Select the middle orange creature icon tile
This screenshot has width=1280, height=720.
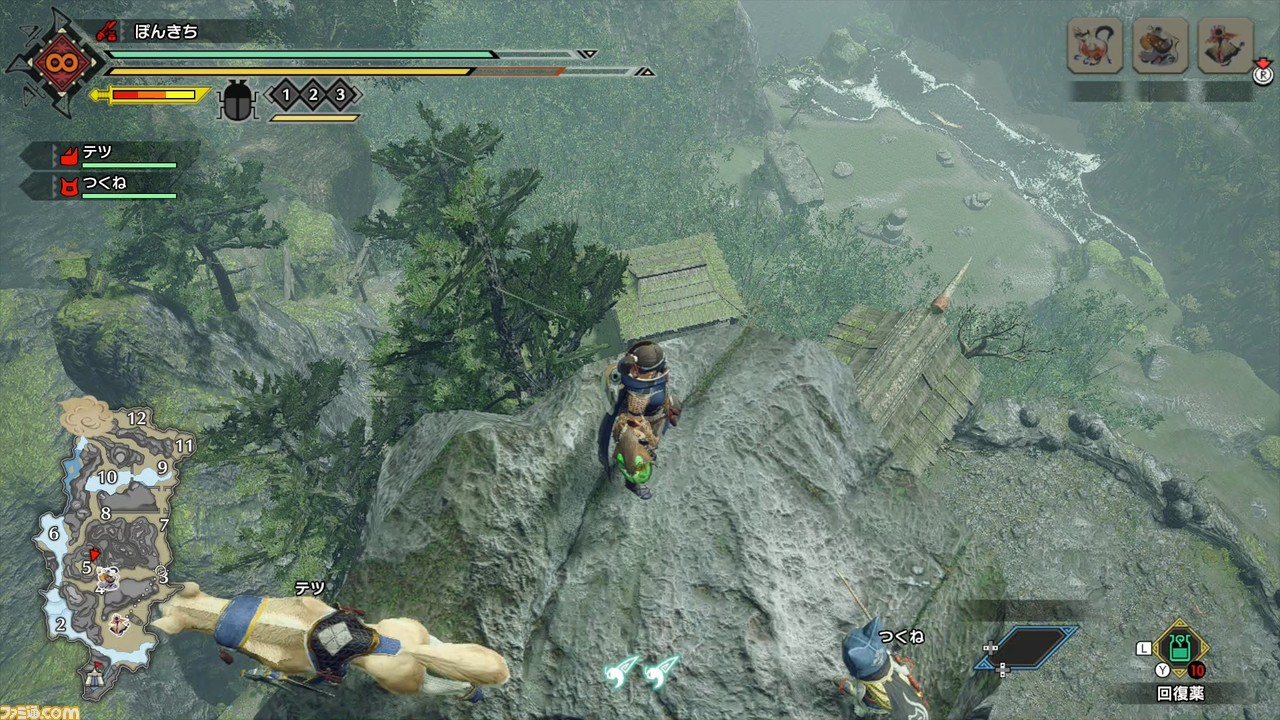tap(1160, 46)
